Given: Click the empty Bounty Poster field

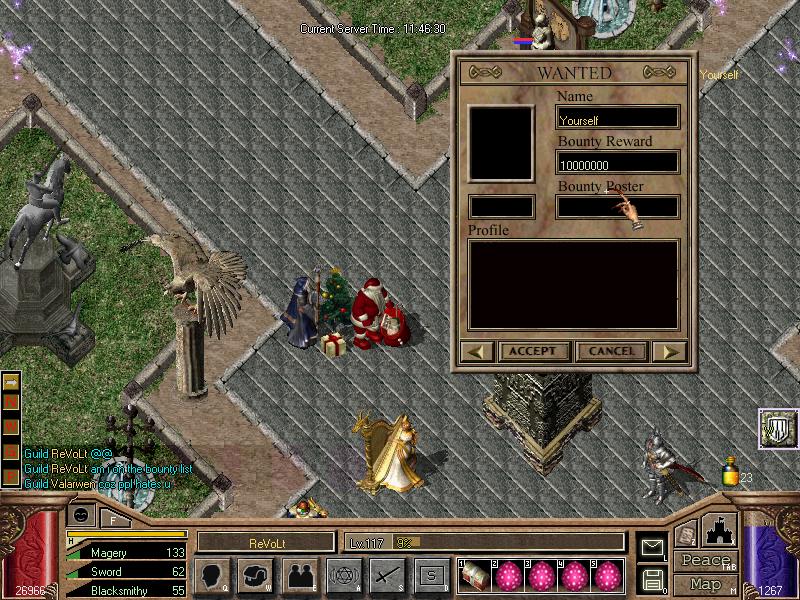Looking at the screenshot, I should 618,208.
